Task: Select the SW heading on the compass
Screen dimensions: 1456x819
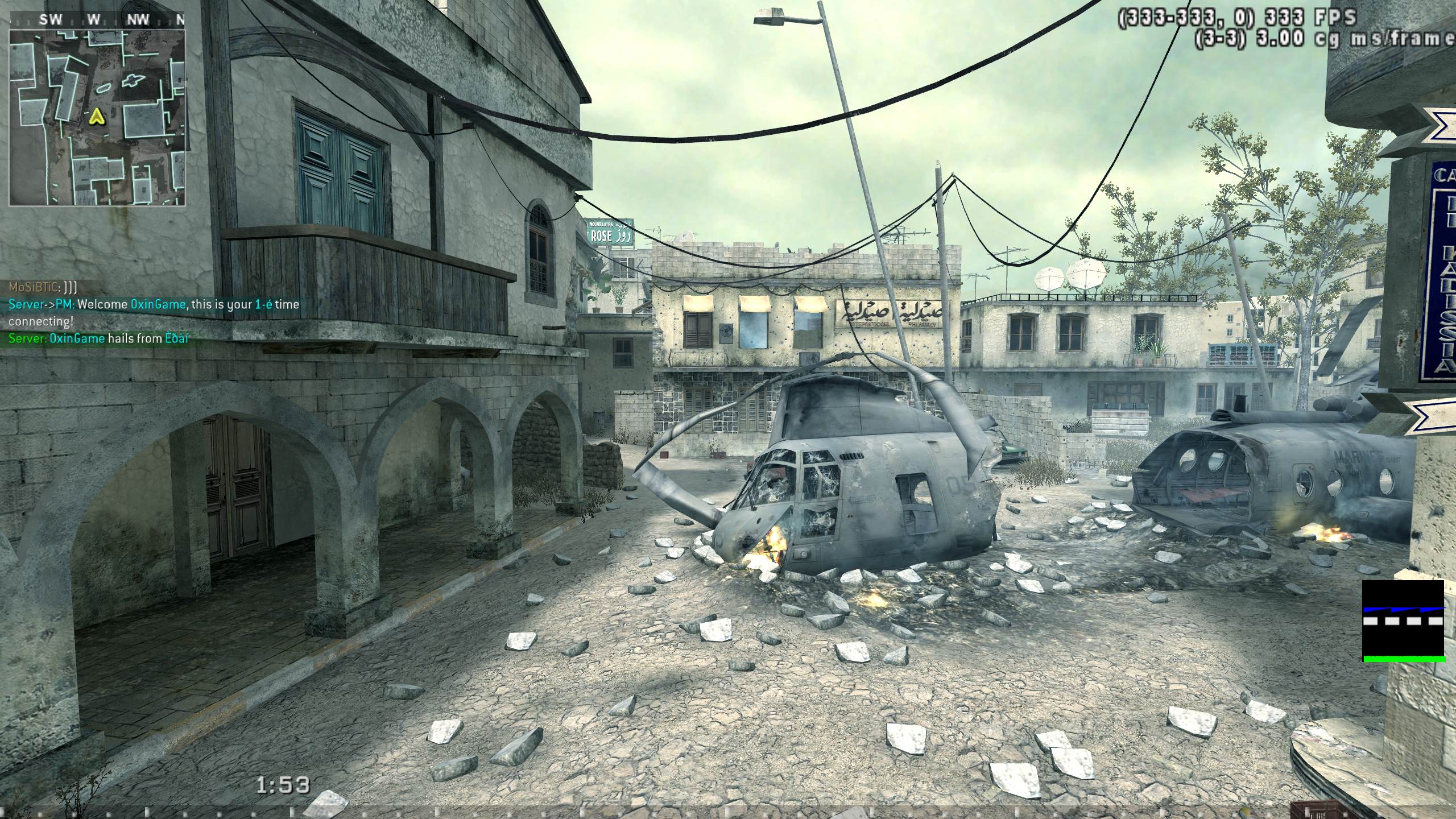Action: (50, 18)
